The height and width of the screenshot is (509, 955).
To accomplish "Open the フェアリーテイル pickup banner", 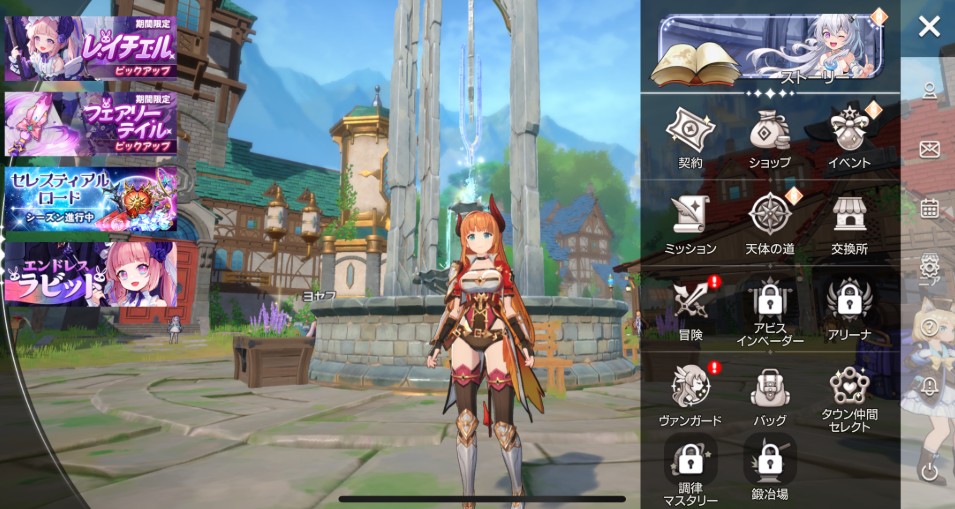I will tap(91, 124).
